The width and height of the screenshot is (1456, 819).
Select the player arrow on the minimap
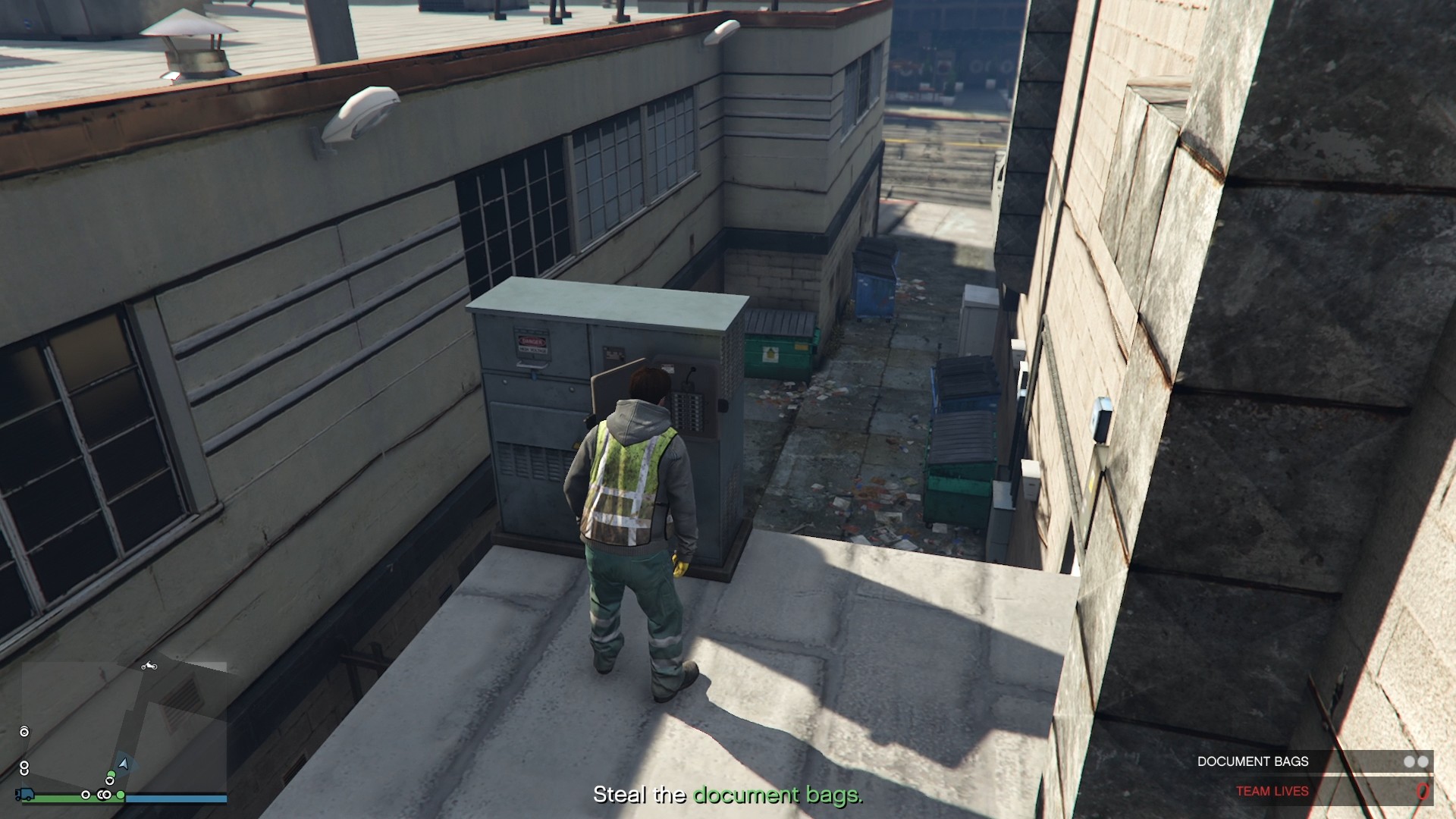point(124,763)
